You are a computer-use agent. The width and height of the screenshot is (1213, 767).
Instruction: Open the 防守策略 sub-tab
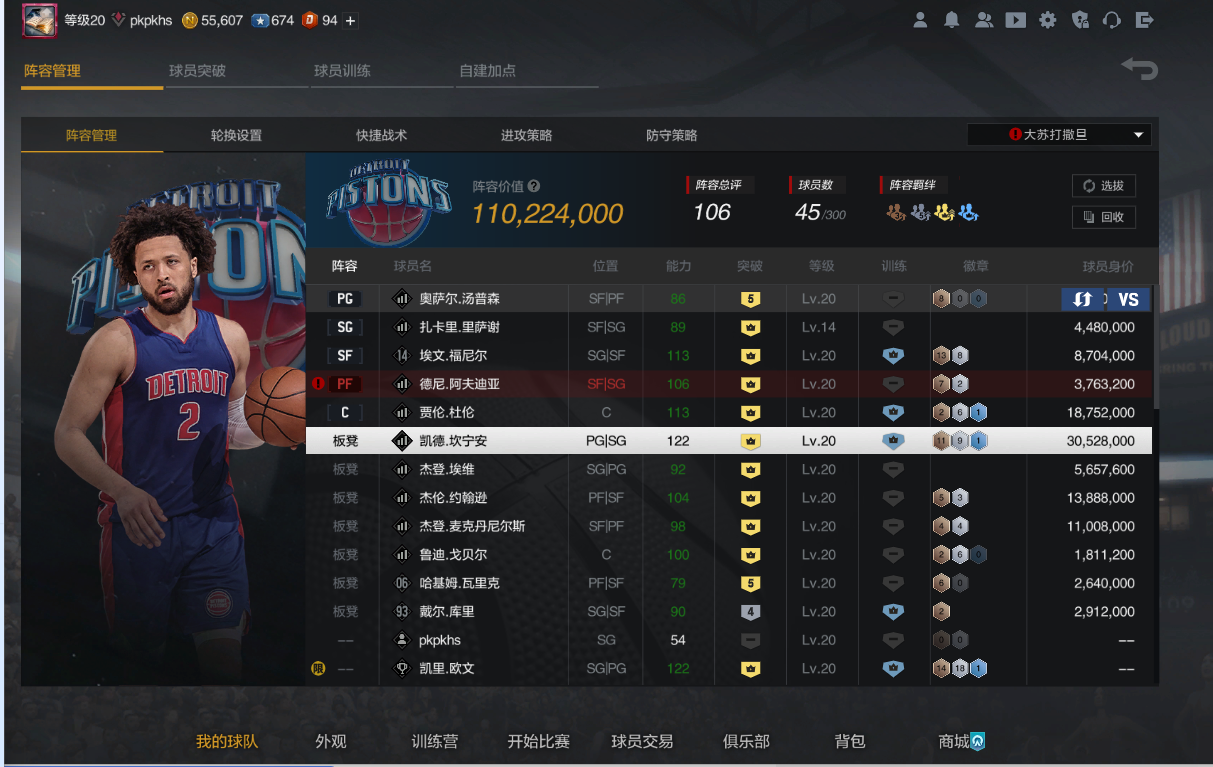[x=671, y=135]
